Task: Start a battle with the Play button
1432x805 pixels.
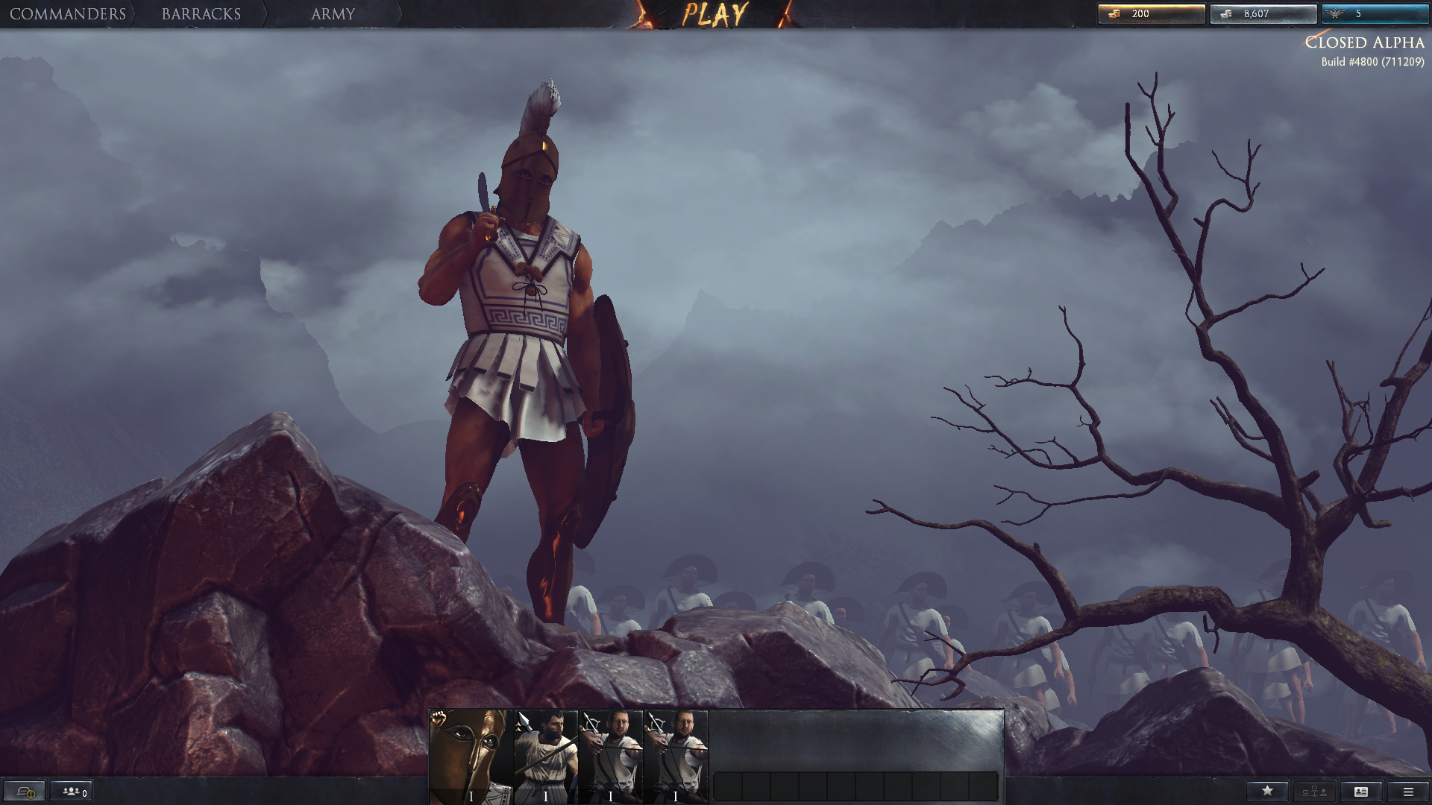Action: pos(715,14)
